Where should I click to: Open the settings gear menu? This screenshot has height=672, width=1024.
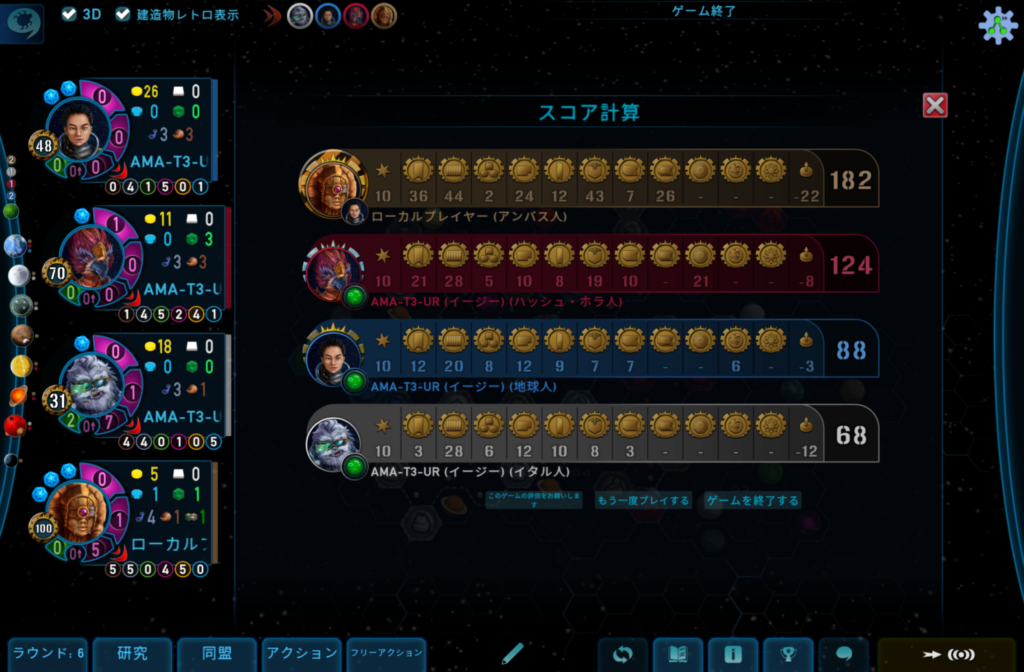coord(997,26)
